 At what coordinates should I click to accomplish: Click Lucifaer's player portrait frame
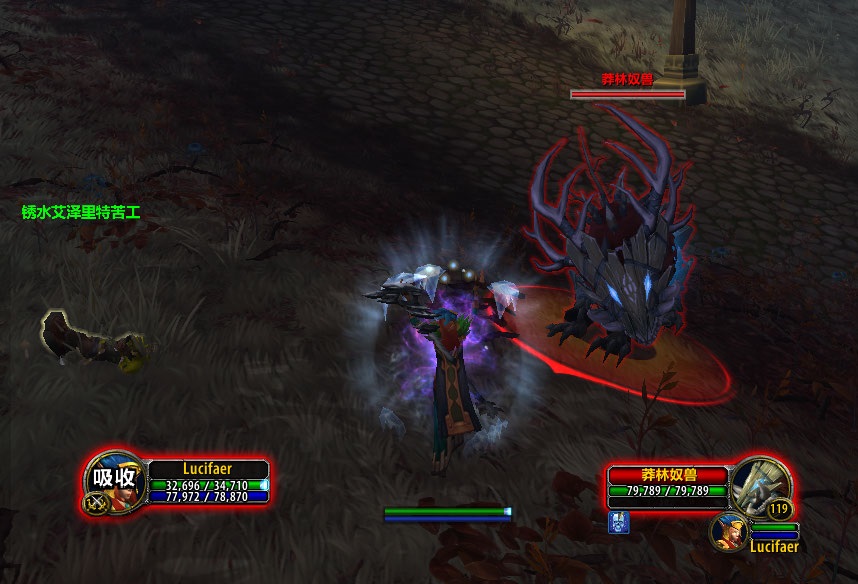point(113,479)
